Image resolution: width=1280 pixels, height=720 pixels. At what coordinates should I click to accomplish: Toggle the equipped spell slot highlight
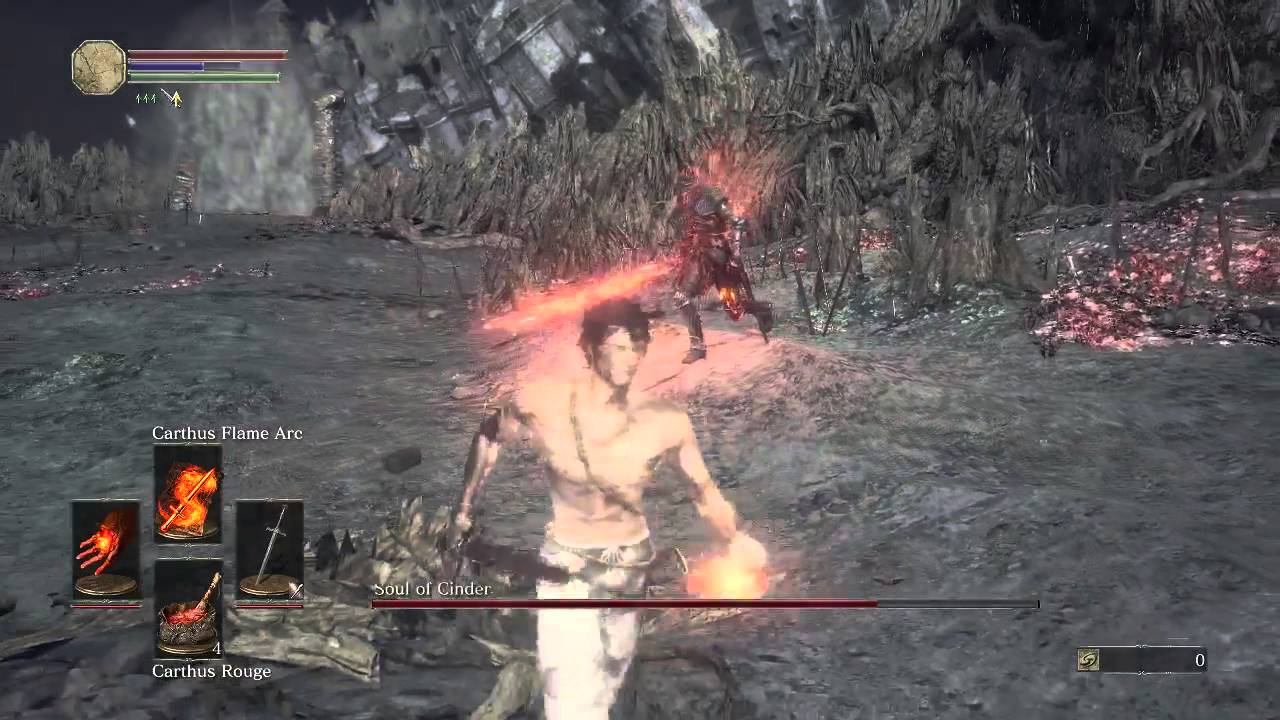[x=188, y=496]
